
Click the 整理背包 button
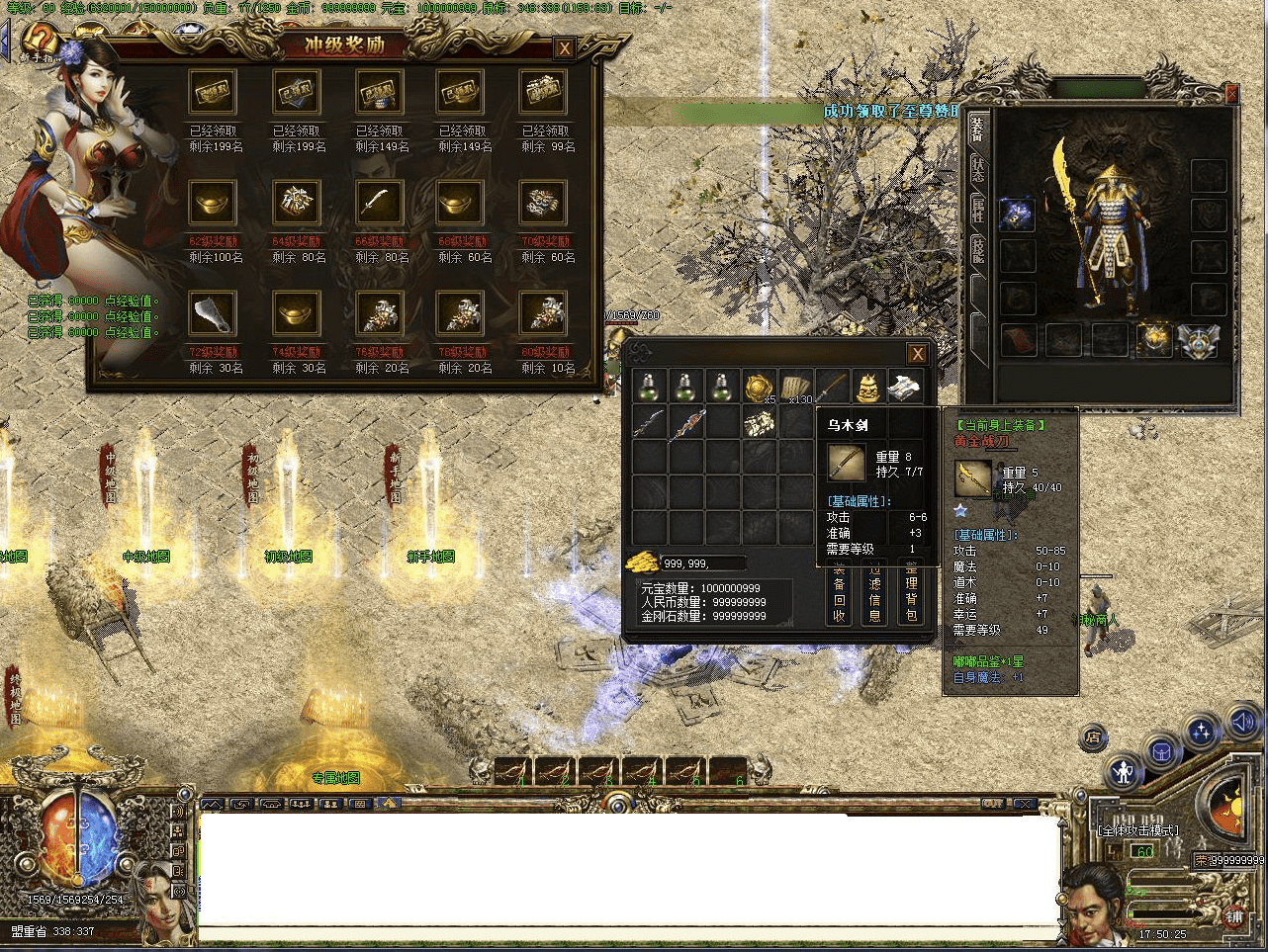[x=911, y=592]
